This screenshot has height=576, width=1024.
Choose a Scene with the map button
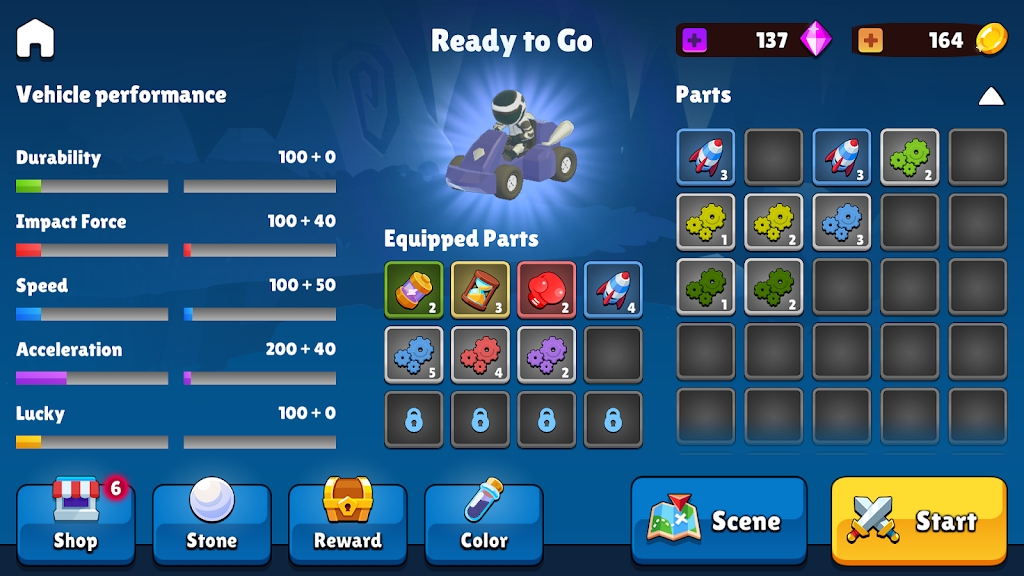click(718, 520)
